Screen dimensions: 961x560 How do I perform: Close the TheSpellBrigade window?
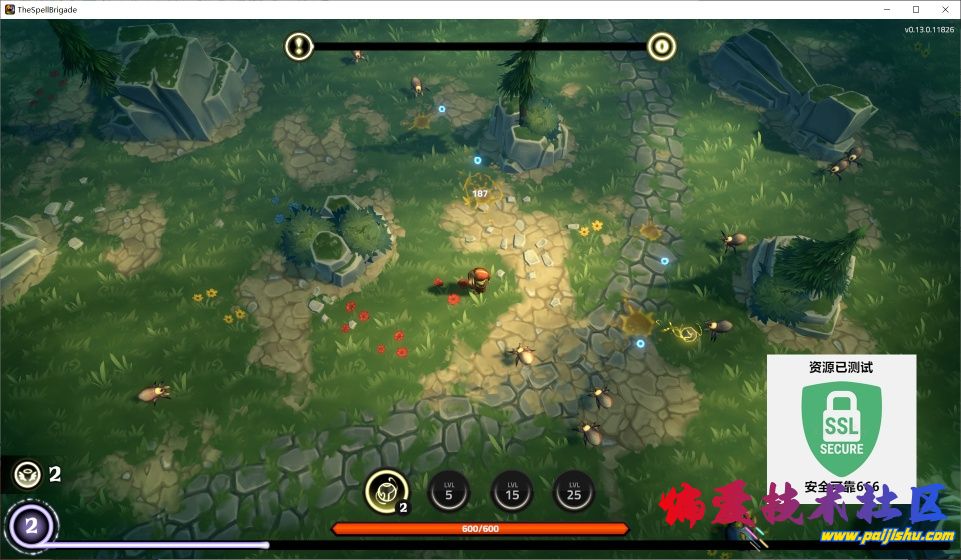coord(943,9)
